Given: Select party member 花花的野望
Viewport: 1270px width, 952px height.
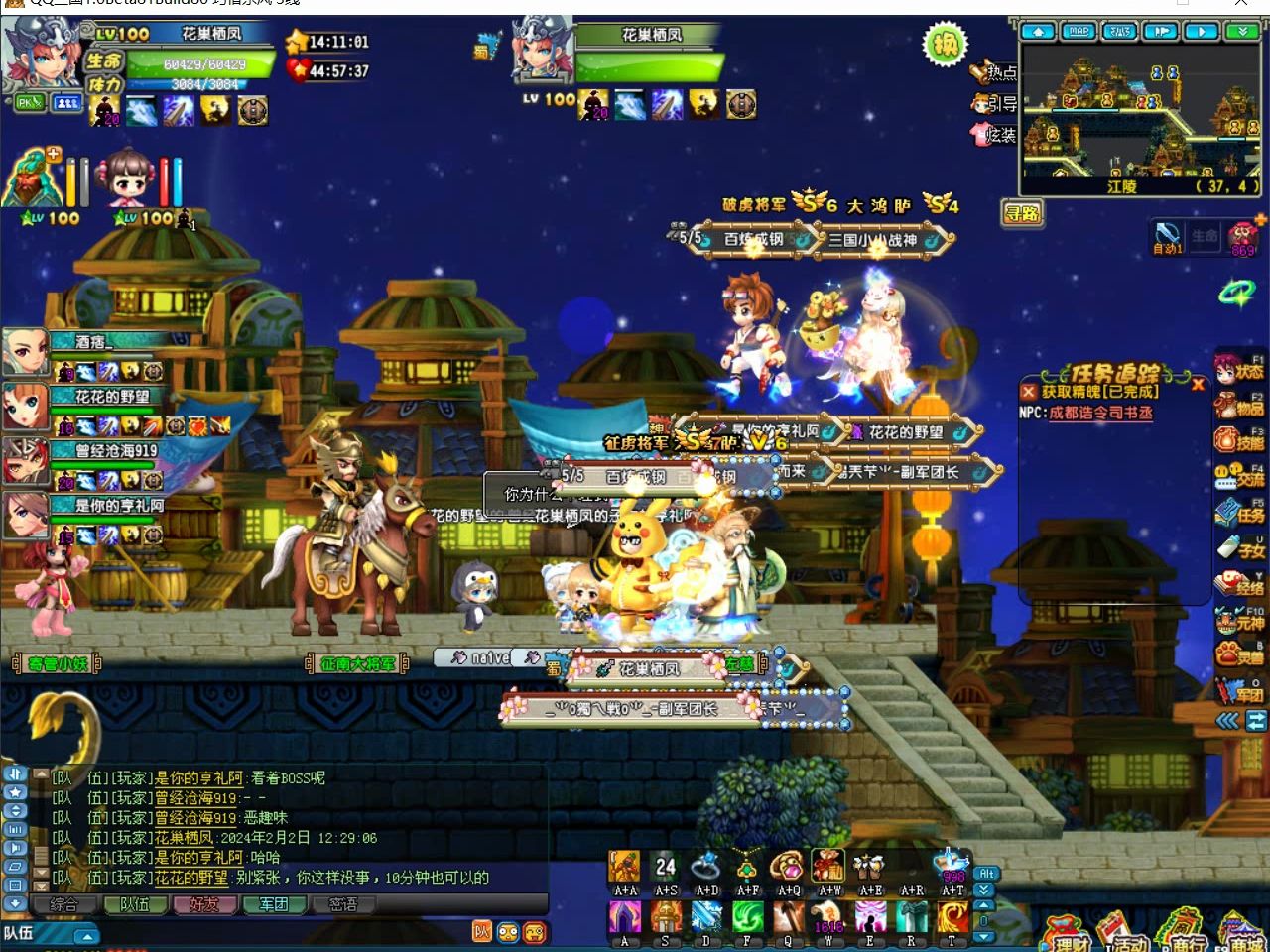Looking at the screenshot, I should pos(26,406).
